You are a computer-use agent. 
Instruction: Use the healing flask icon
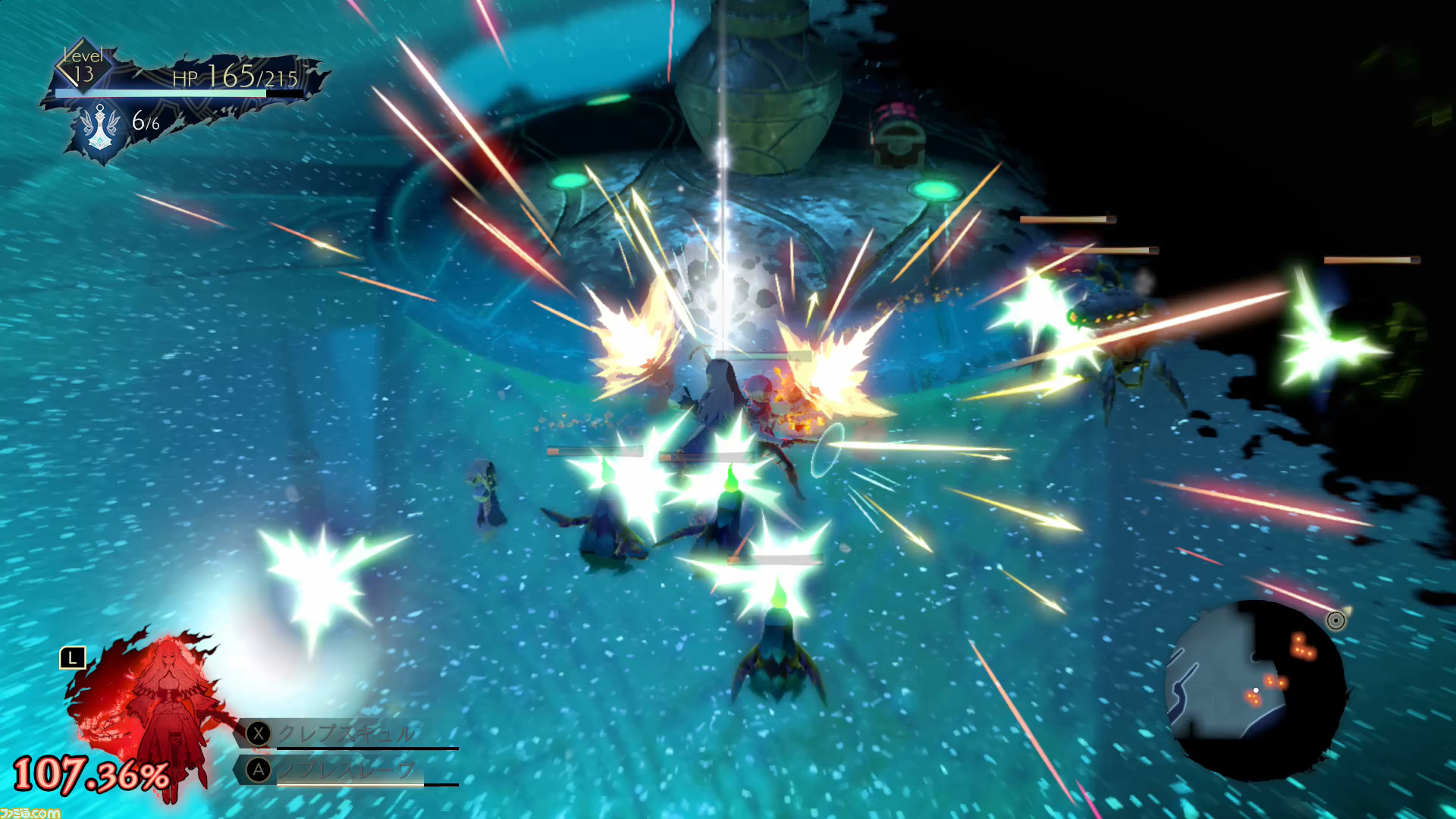(100, 129)
